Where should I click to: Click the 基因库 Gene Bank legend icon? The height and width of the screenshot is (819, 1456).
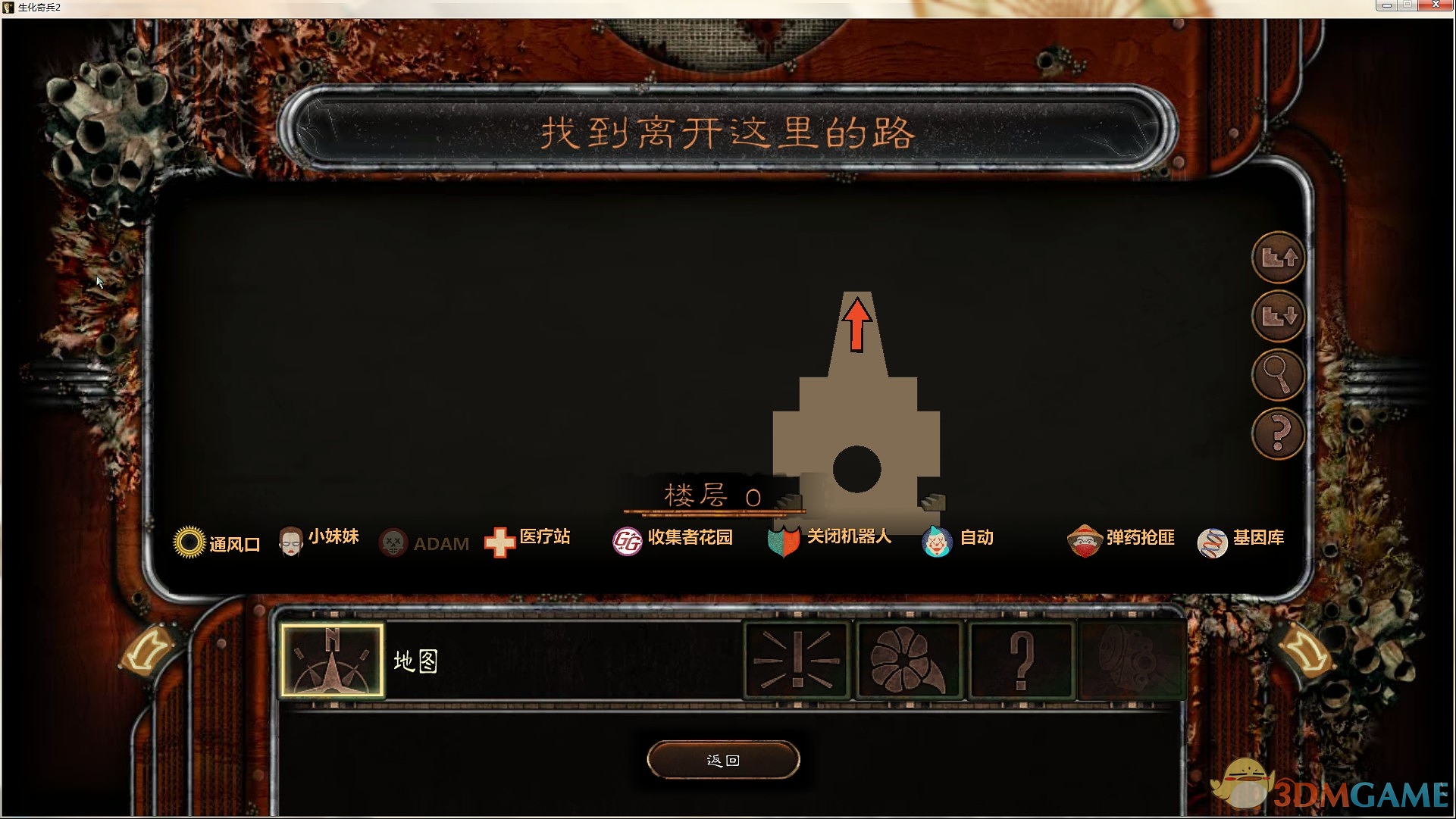1213,541
